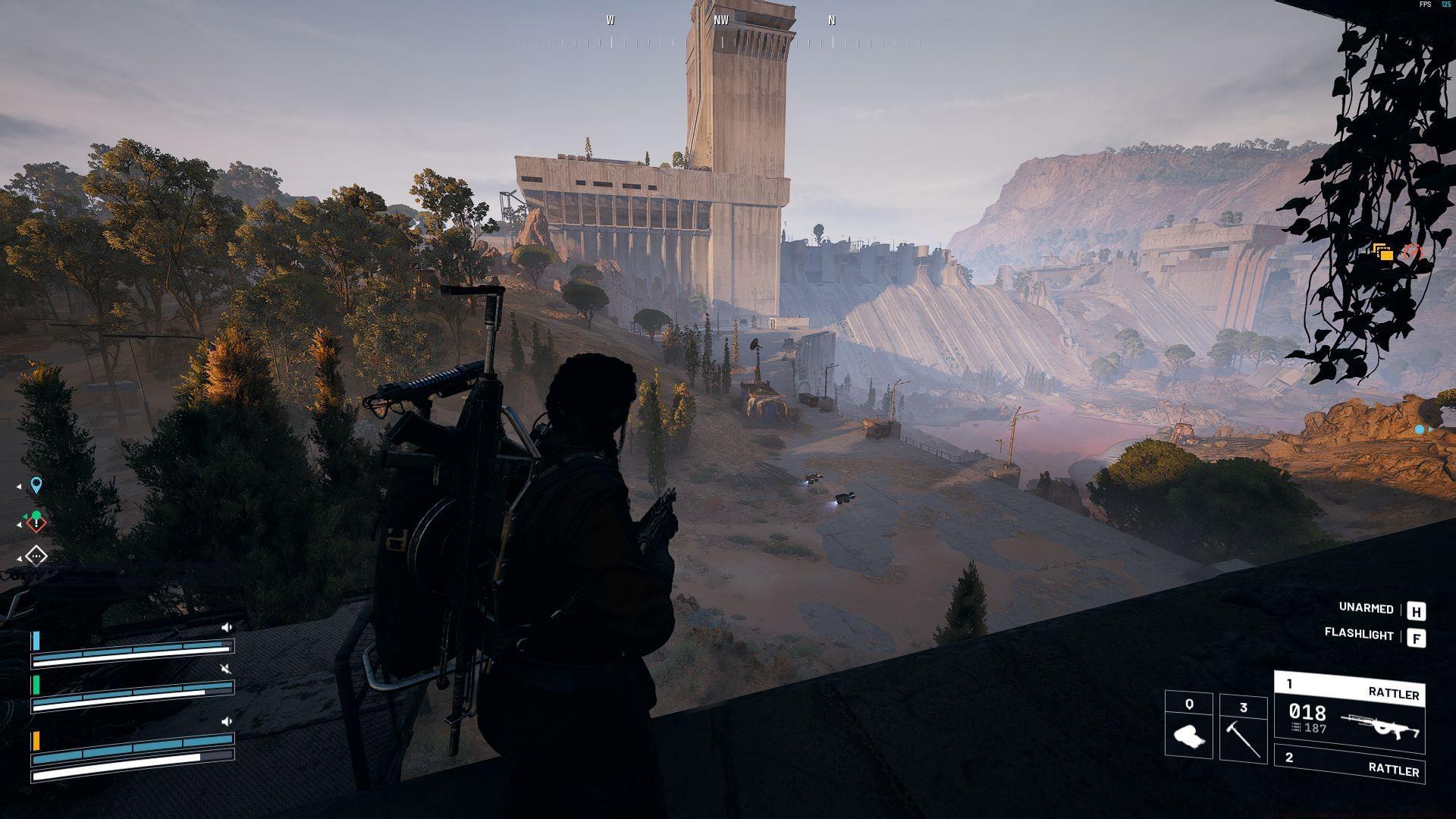Select the white diamond tracker icon
Image resolution: width=1456 pixels, height=819 pixels.
pos(36,556)
